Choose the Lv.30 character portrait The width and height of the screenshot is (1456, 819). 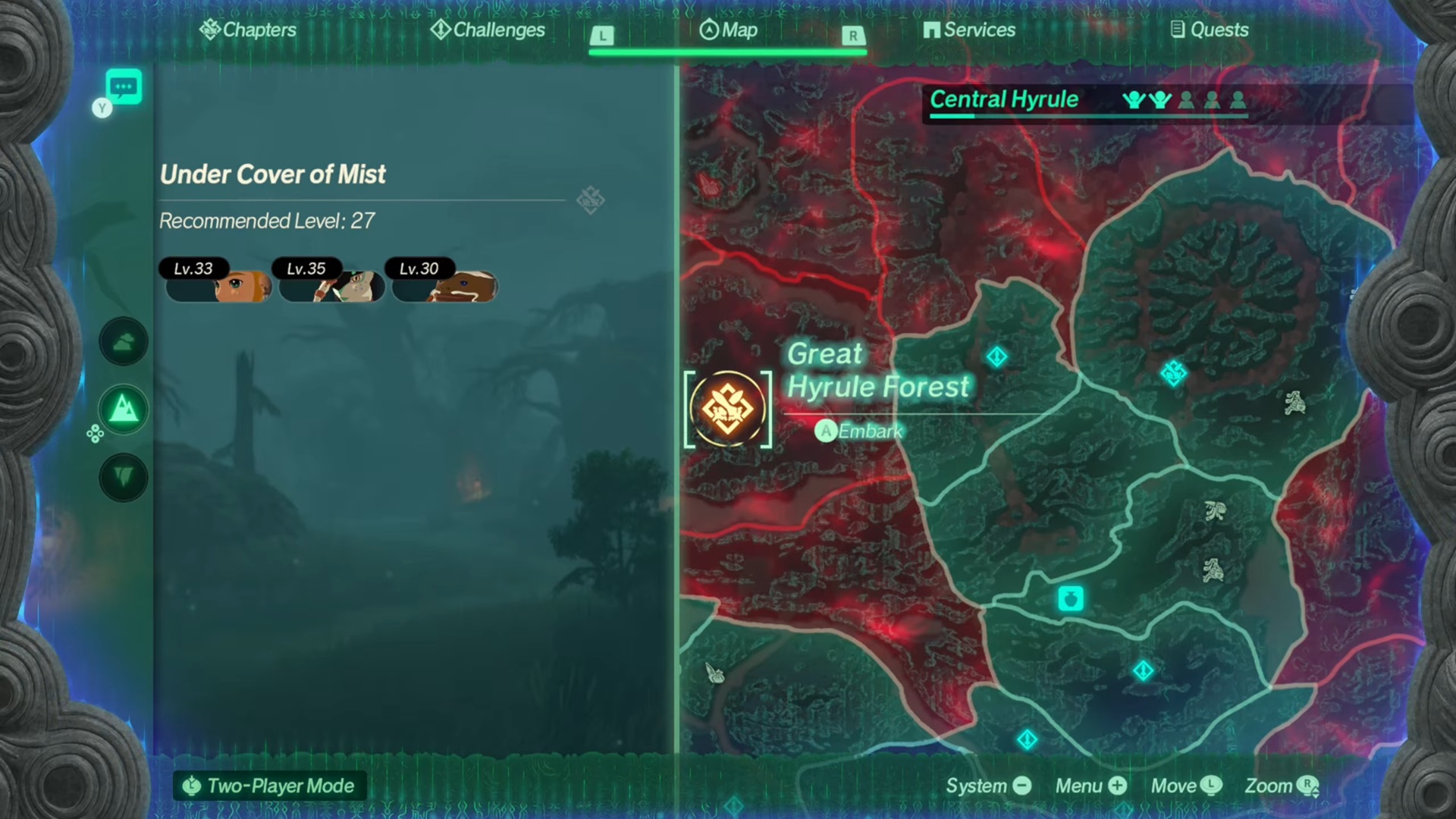444,282
